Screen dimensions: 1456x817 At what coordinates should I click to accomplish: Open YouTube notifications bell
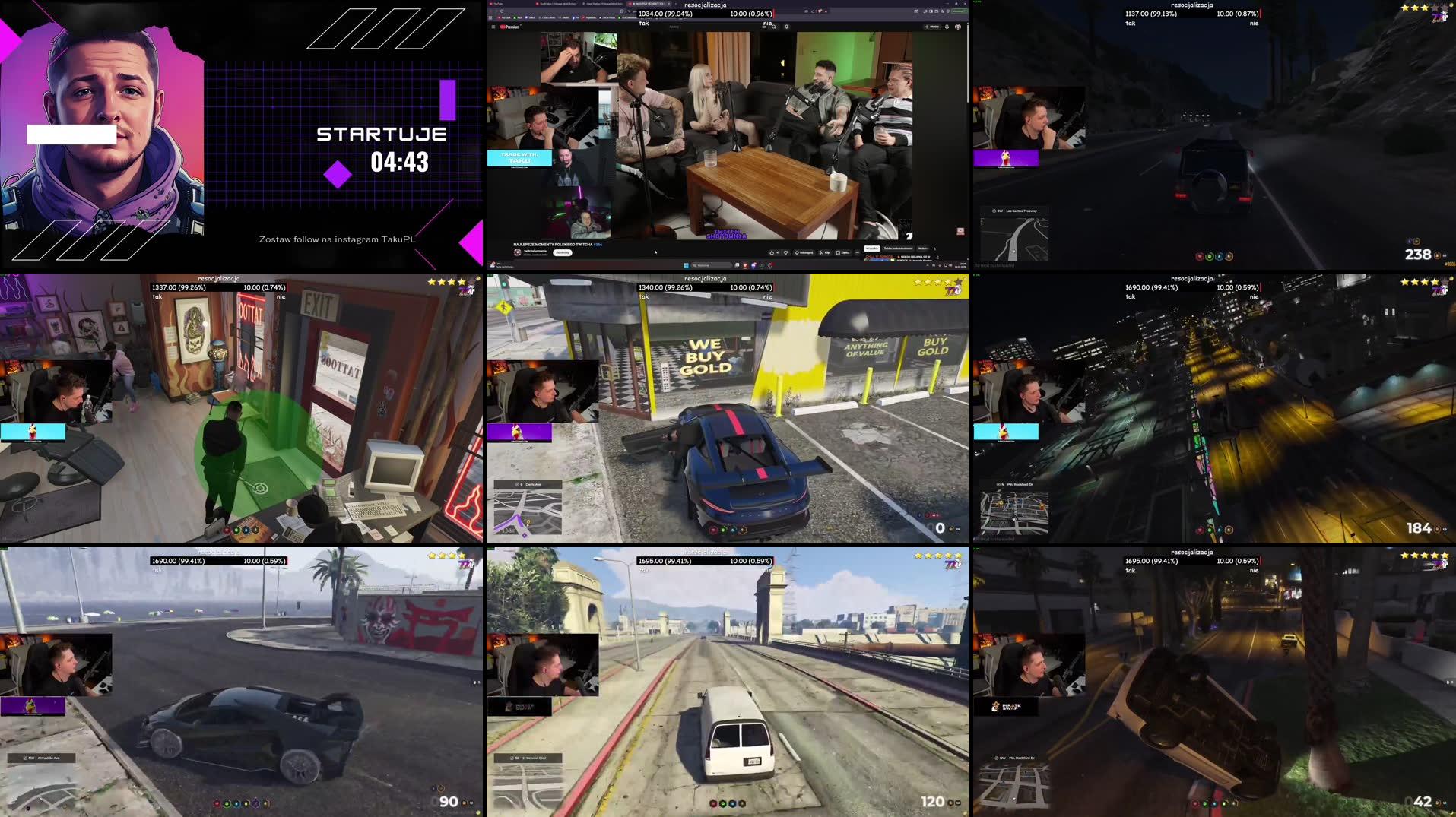pos(947,27)
